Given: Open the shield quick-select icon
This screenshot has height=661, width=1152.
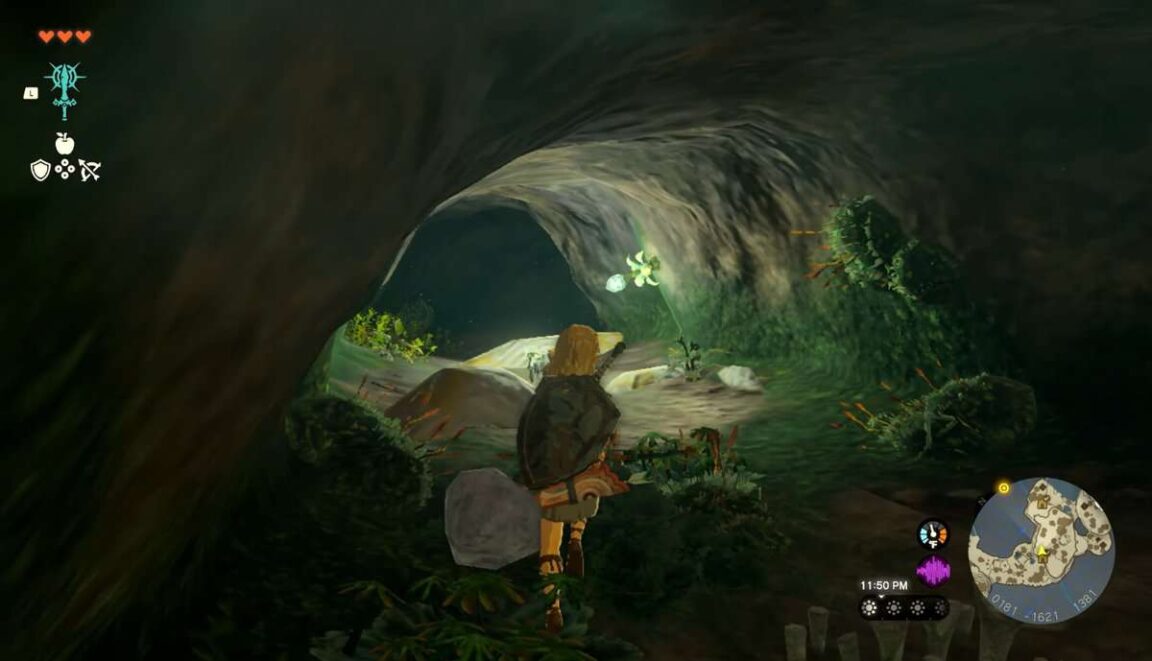Looking at the screenshot, I should coord(40,171).
